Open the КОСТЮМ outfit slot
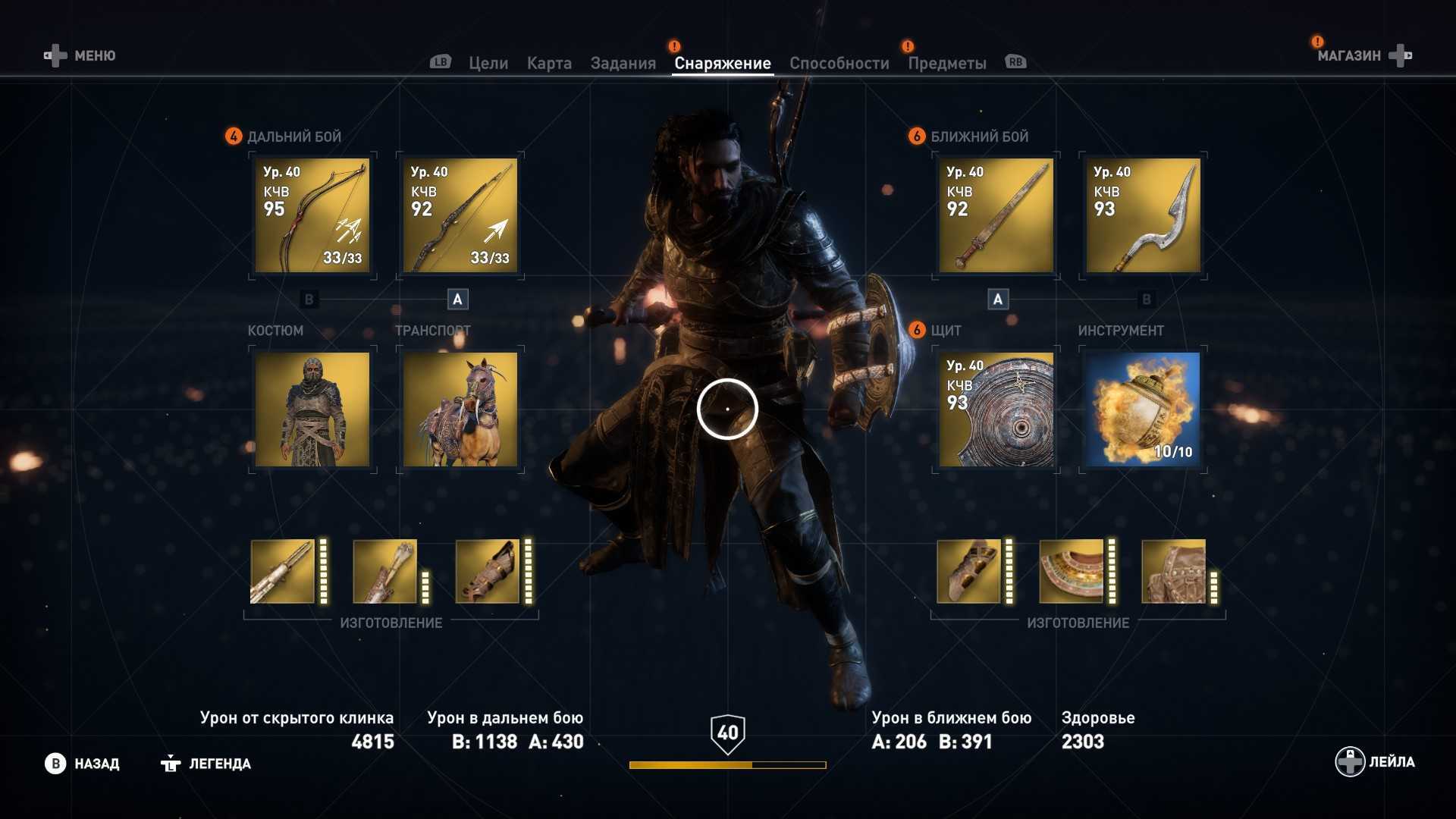The width and height of the screenshot is (1456, 819). pyautogui.click(x=312, y=409)
